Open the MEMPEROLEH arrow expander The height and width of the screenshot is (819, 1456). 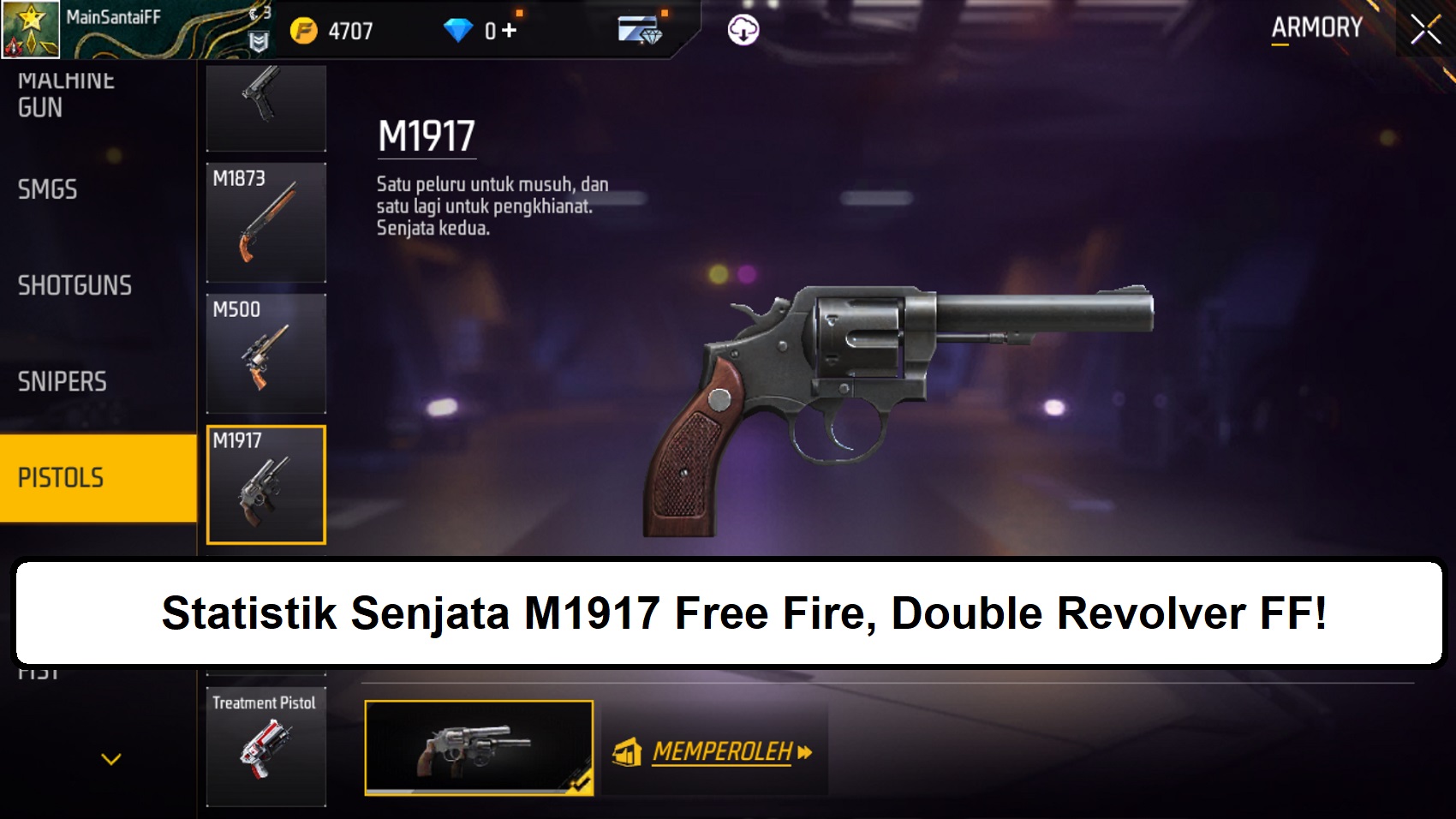803,753
